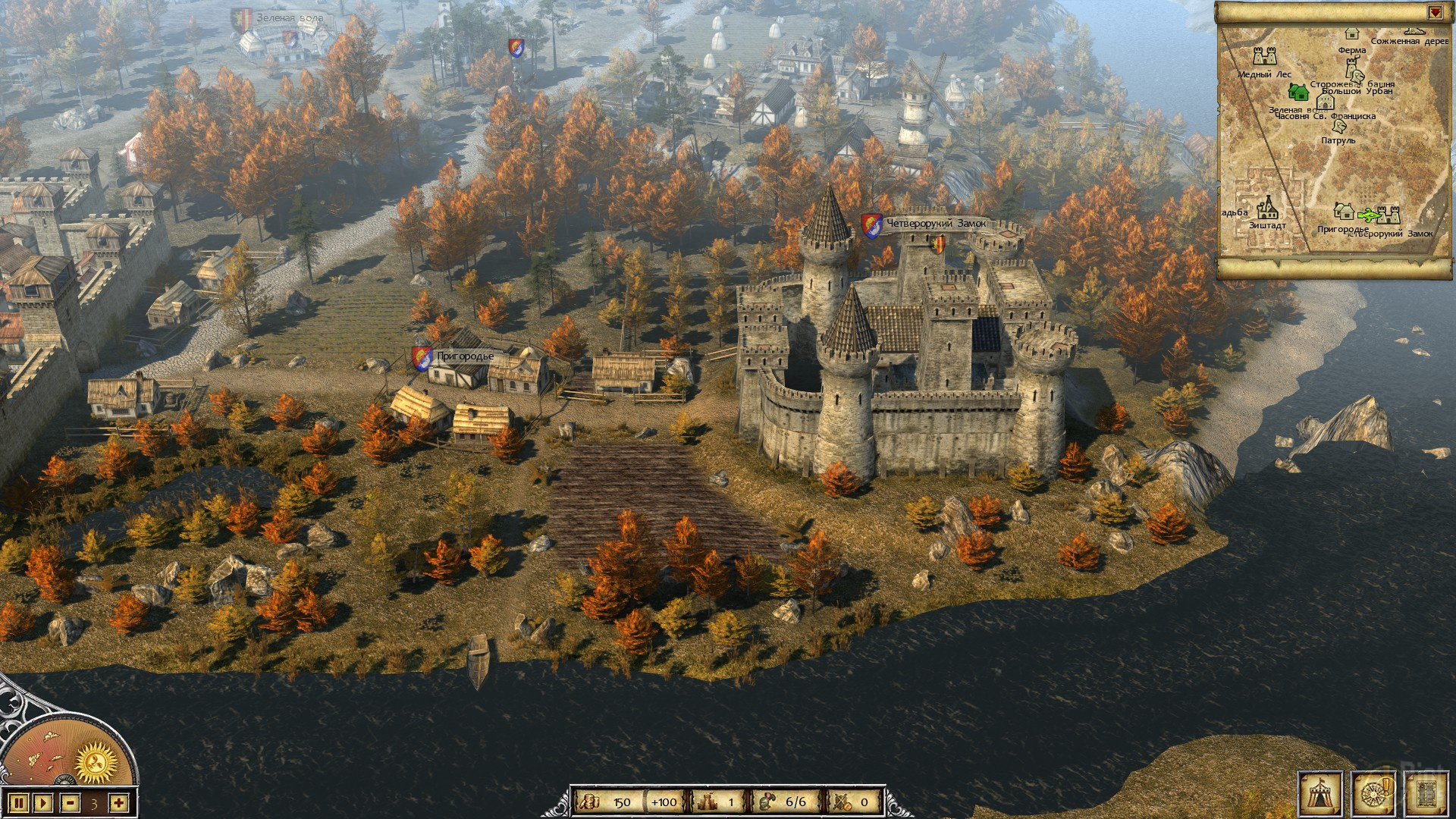Collapse the minimap with the red arrow
This screenshot has height=819, width=1456.
[x=1435, y=13]
